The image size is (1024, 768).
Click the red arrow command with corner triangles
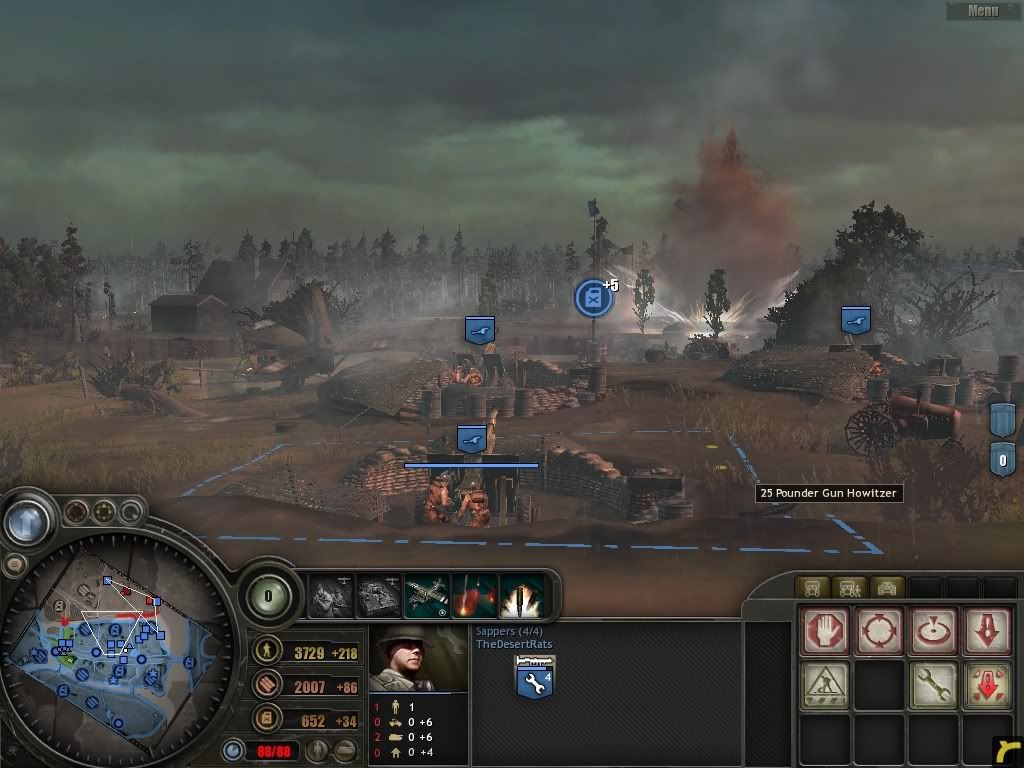click(x=988, y=686)
